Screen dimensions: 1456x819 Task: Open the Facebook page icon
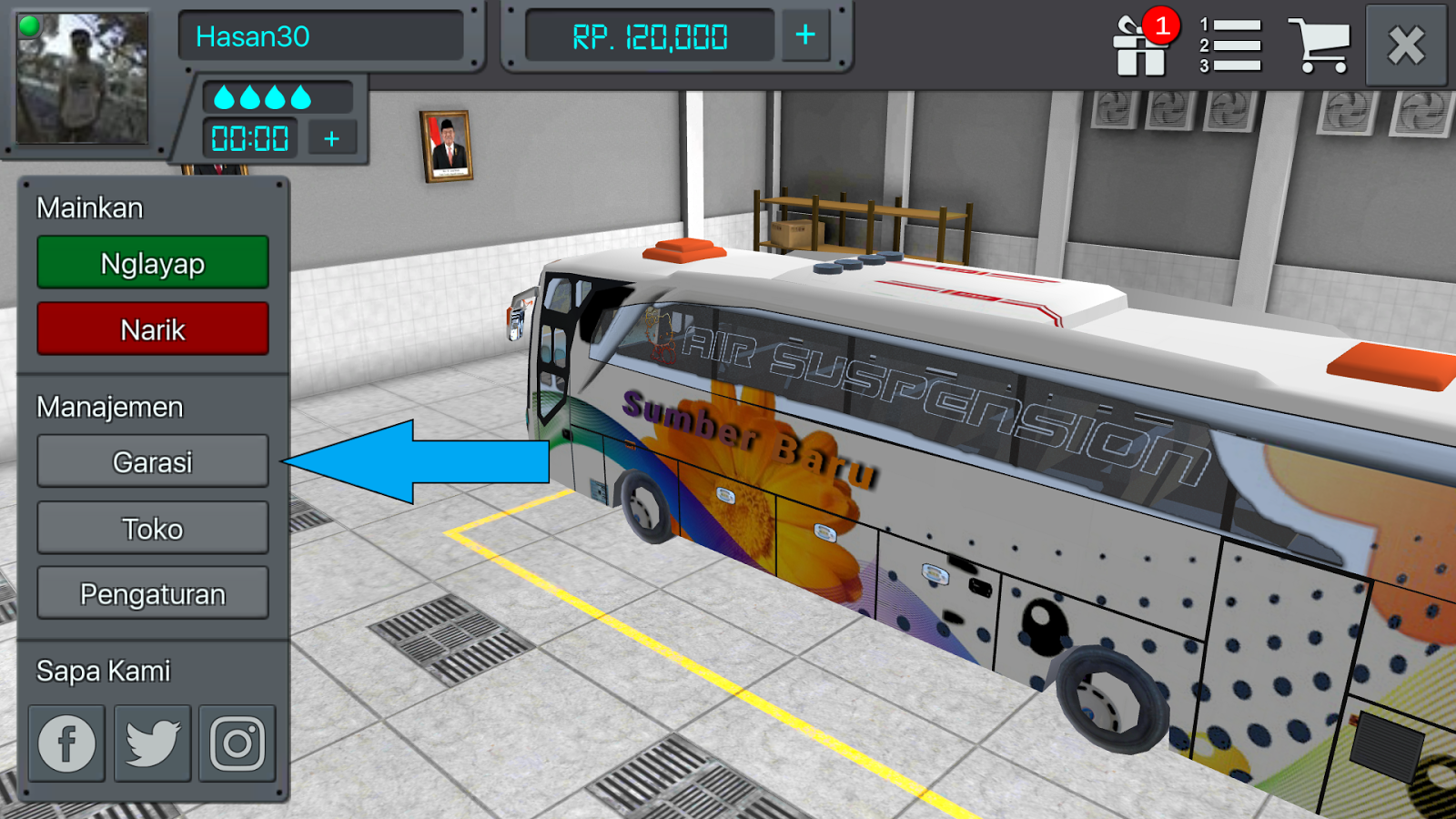coord(65,743)
